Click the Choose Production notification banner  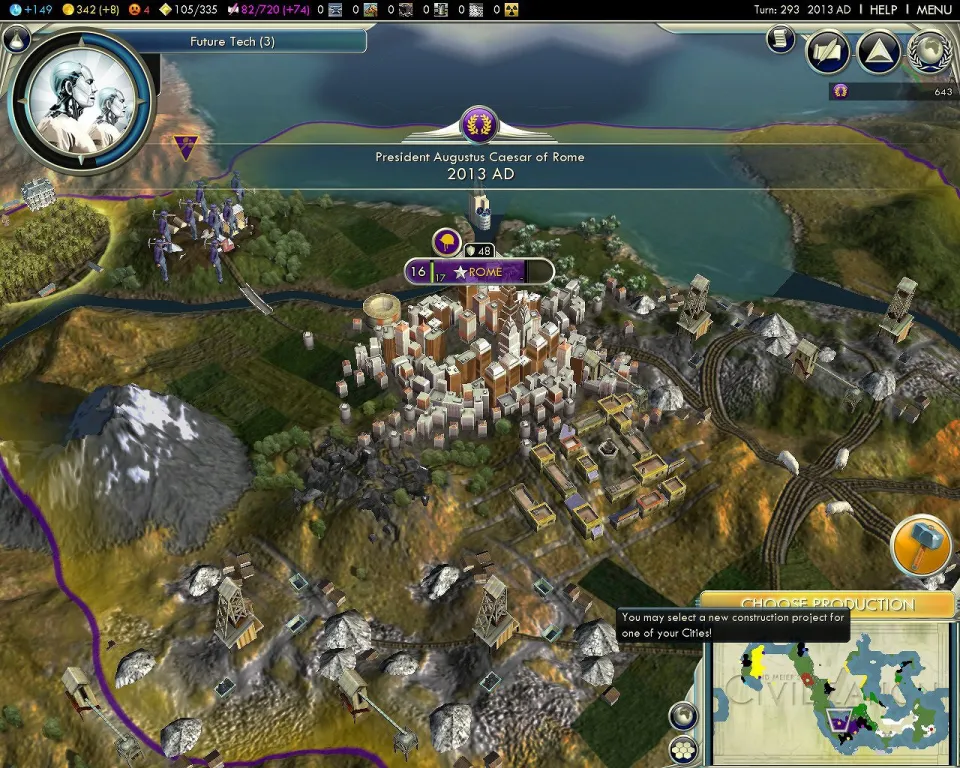click(x=826, y=604)
